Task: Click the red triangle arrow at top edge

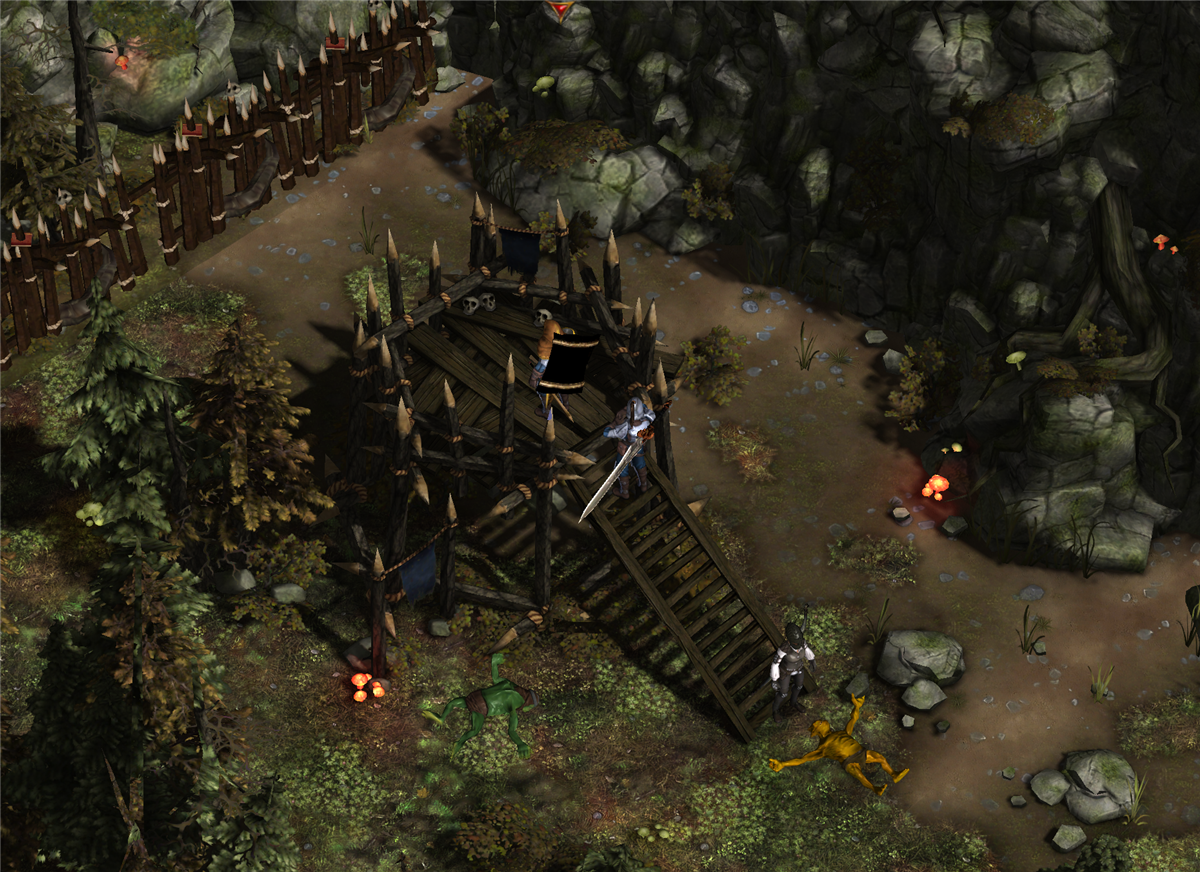Action: (559, 9)
